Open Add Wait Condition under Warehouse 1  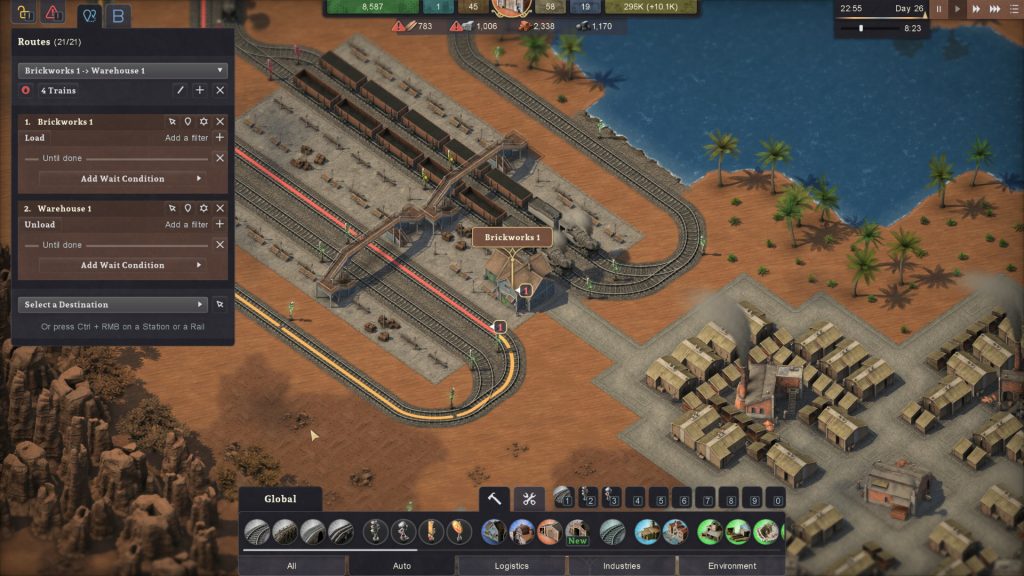pos(122,265)
